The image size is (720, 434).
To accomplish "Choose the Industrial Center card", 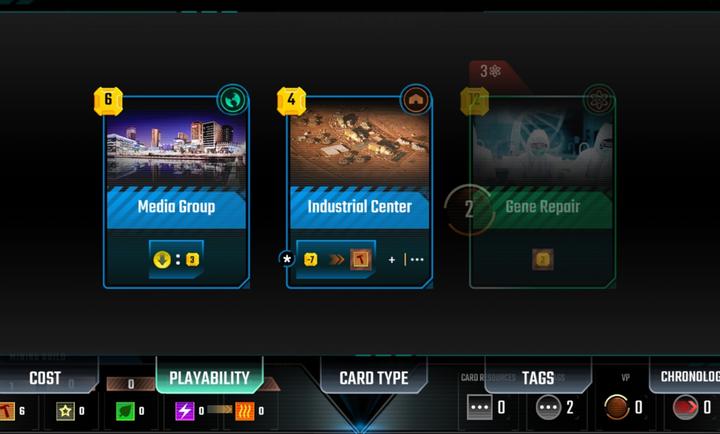I will [x=359, y=190].
